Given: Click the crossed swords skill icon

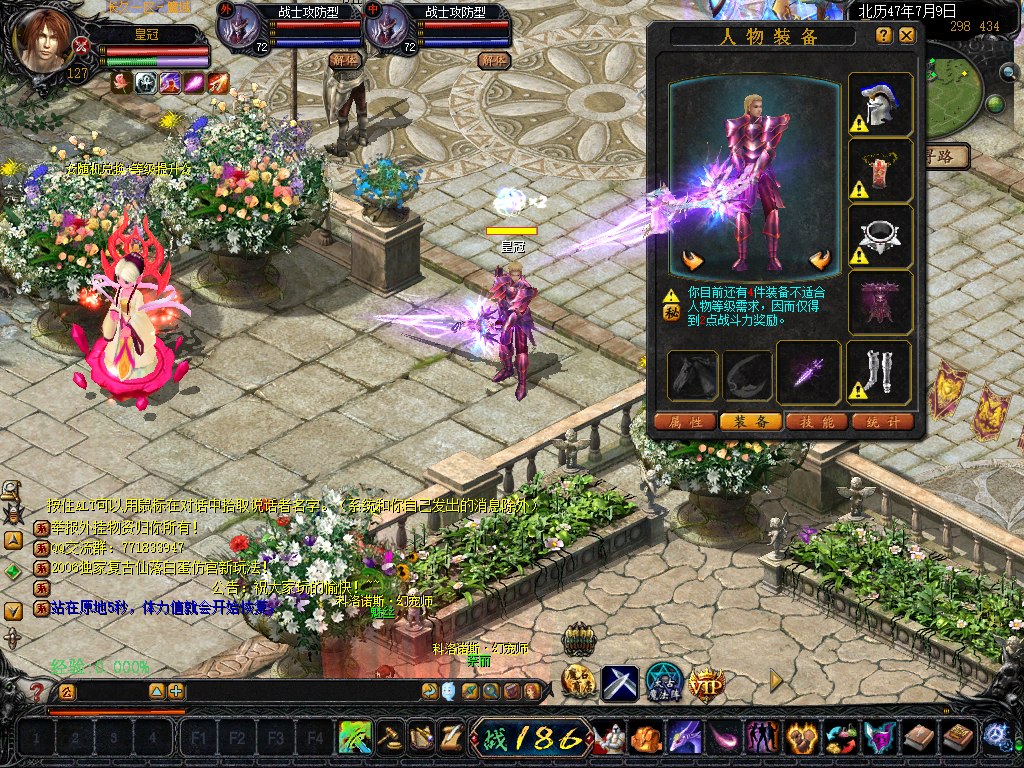Looking at the screenshot, I should tap(620, 683).
